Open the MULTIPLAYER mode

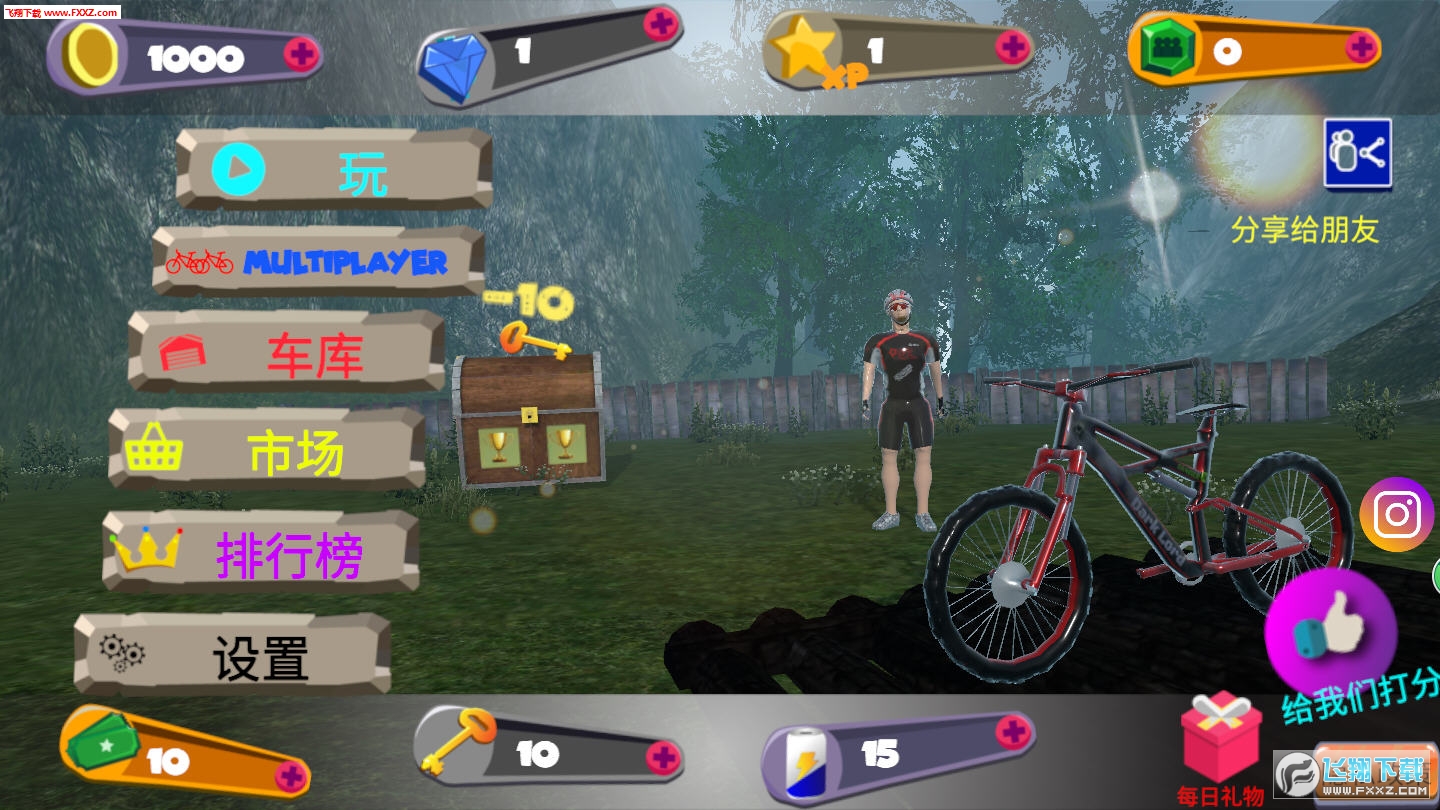click(x=319, y=262)
